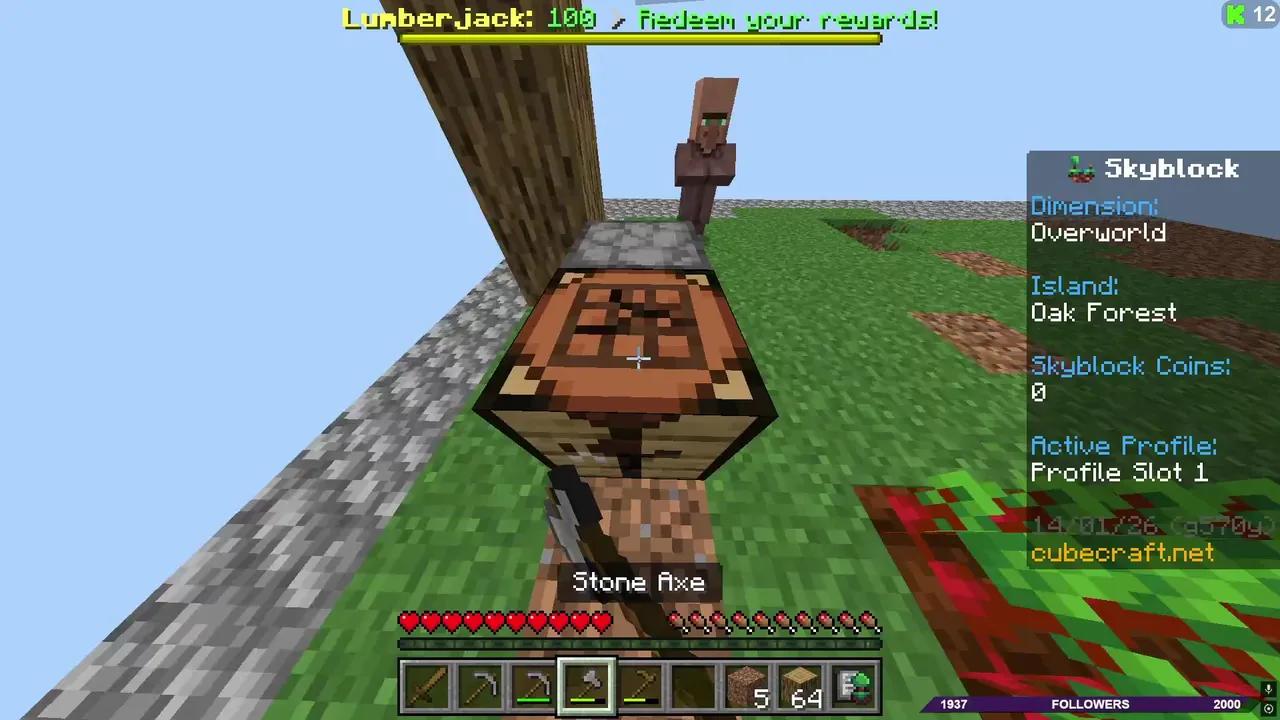Screen dimensions: 1280x720
Task: Click the grass block Skyblock sidebar icon
Action: point(1081,168)
